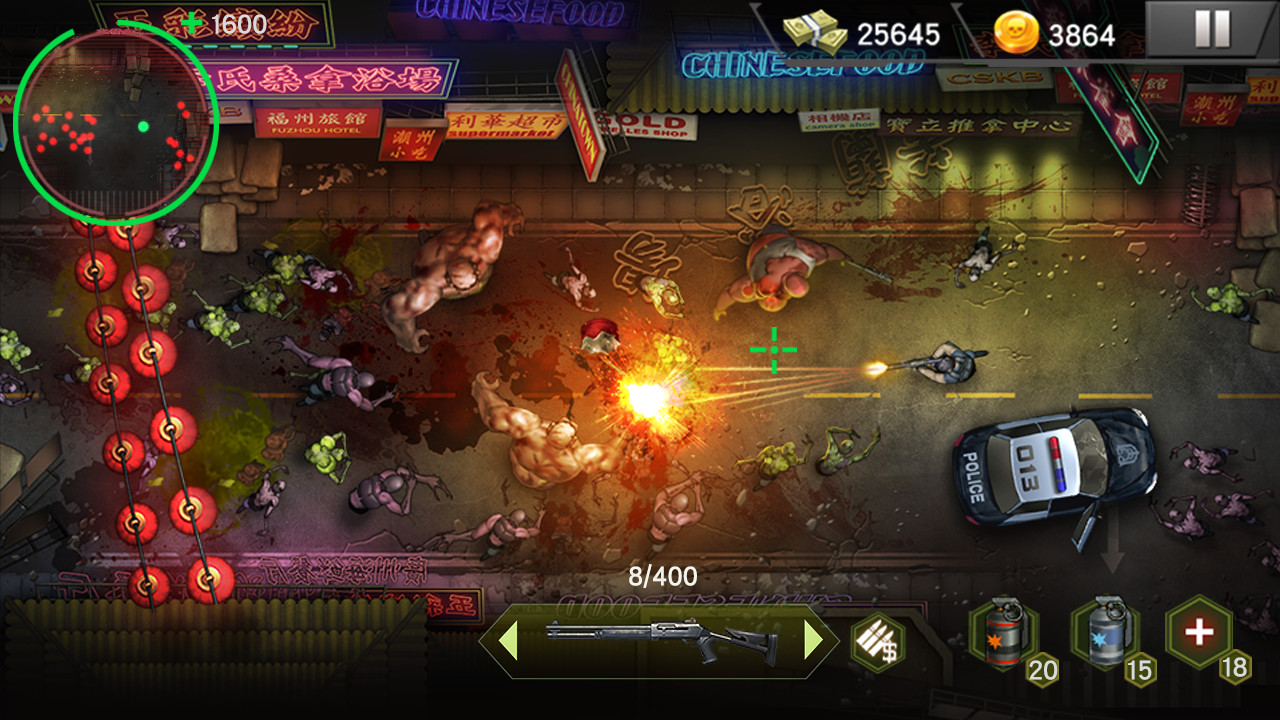The height and width of the screenshot is (720, 1280).
Task: Pause the game
Action: coord(1211,29)
